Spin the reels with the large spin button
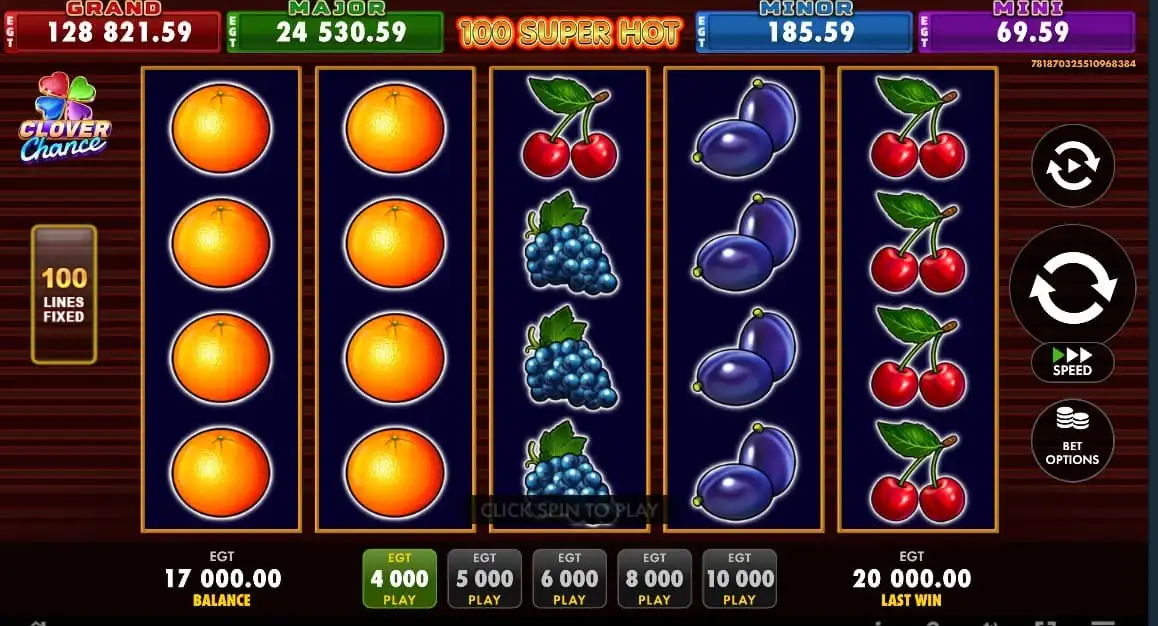The height and width of the screenshot is (626, 1158). click(1072, 287)
